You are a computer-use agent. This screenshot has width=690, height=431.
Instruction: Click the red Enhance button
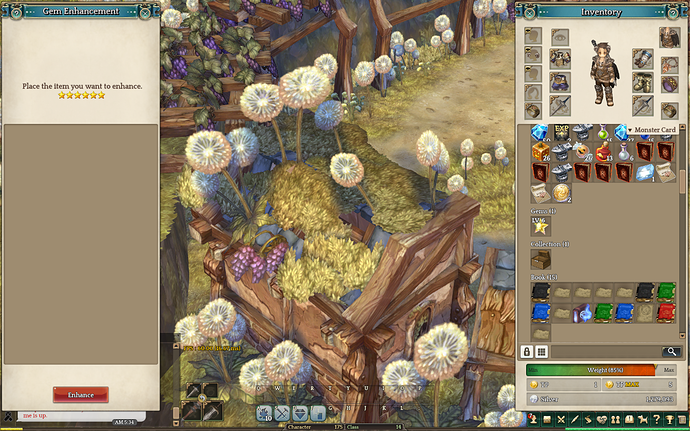click(80, 395)
